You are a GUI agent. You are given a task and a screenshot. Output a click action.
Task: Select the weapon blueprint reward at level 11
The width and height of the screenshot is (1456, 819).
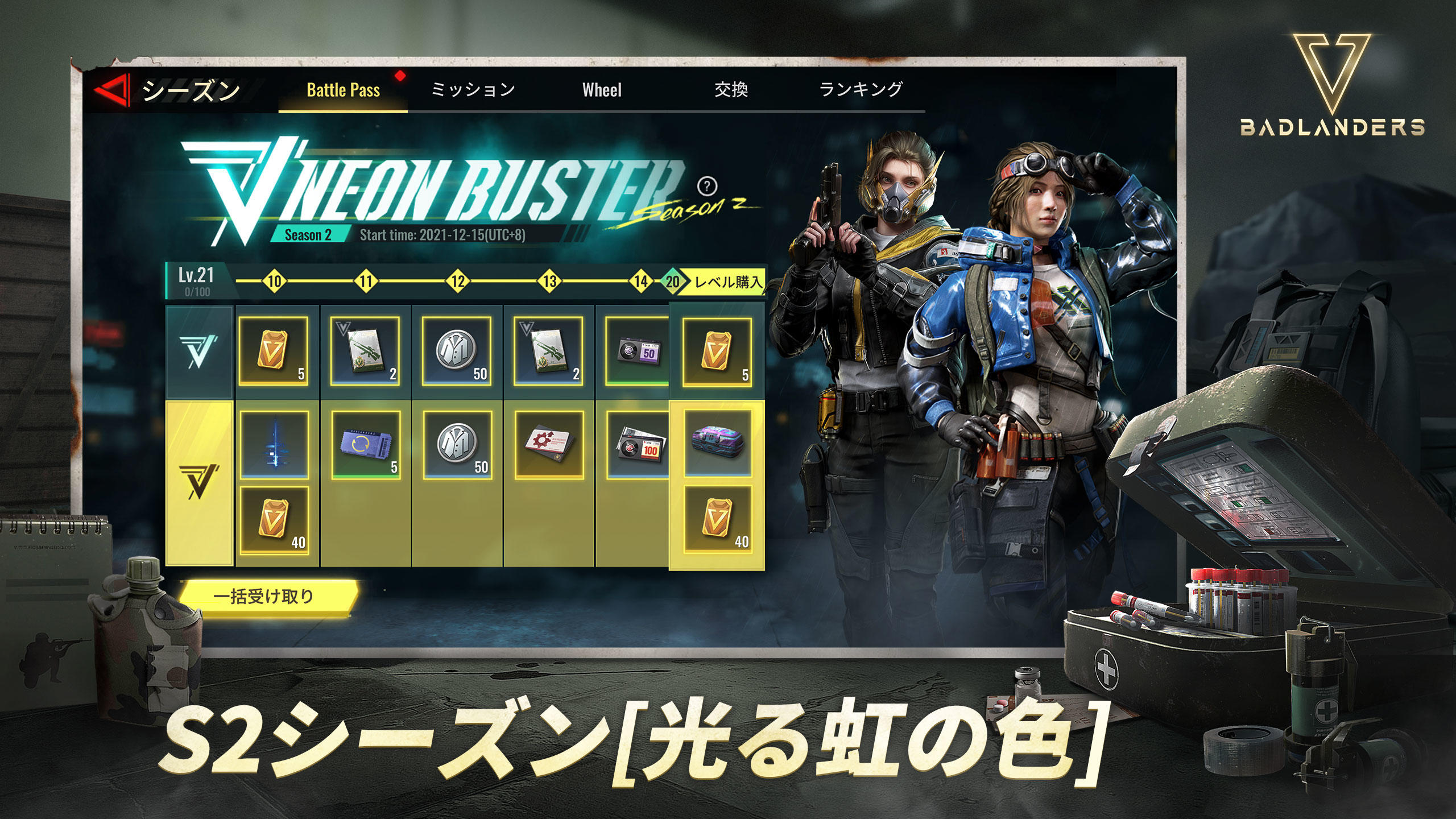point(366,351)
